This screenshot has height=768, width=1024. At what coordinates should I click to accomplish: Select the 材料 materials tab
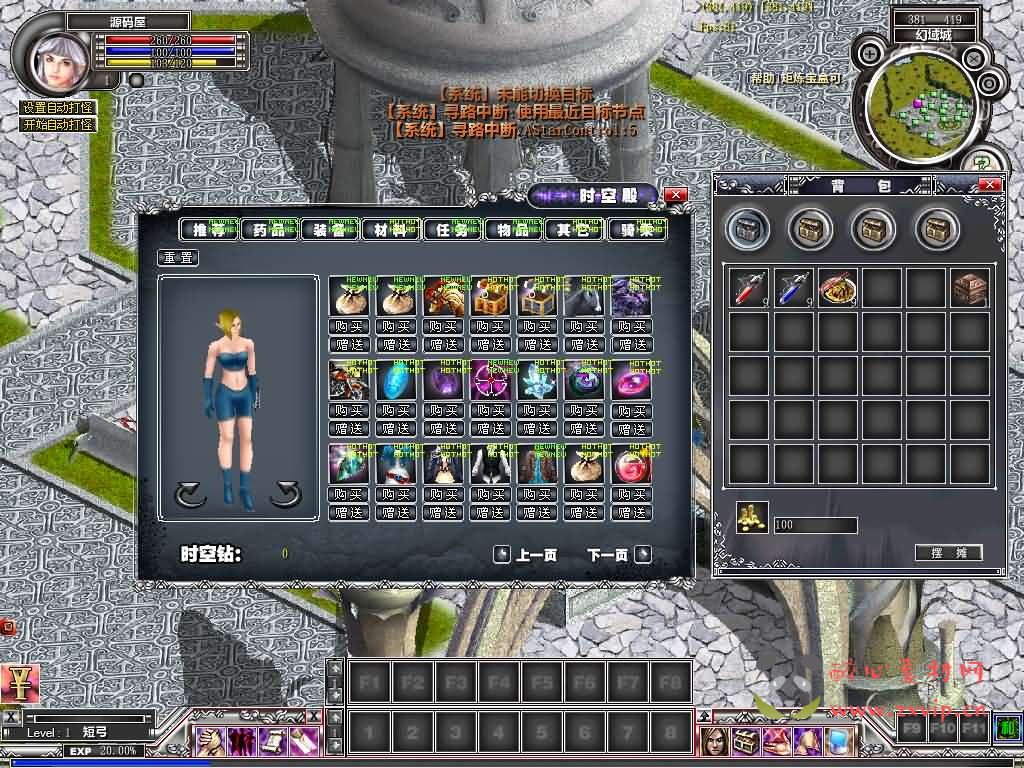click(391, 230)
